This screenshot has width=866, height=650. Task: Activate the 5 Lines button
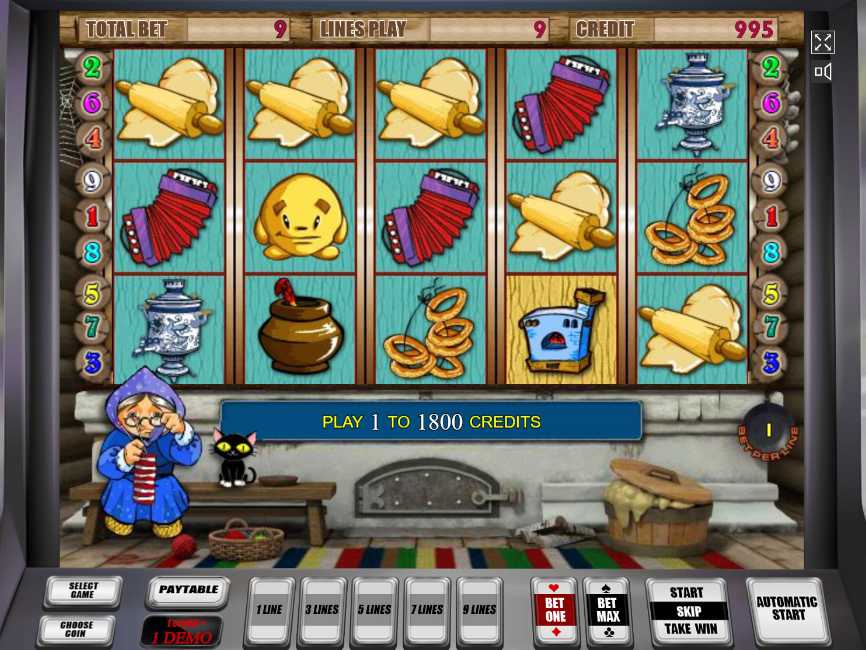click(x=376, y=610)
